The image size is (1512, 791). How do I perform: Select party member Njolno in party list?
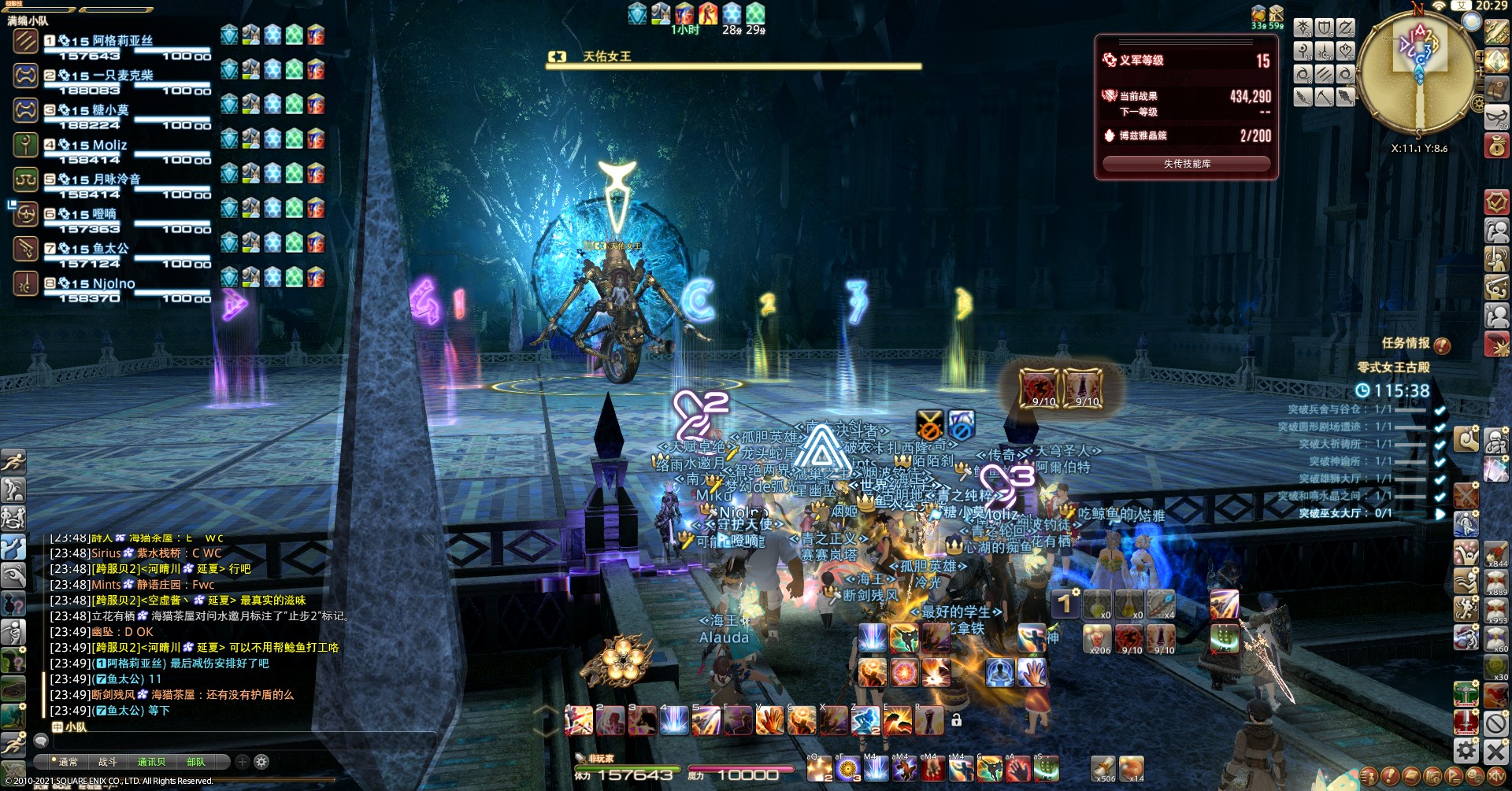pyautogui.click(x=113, y=283)
